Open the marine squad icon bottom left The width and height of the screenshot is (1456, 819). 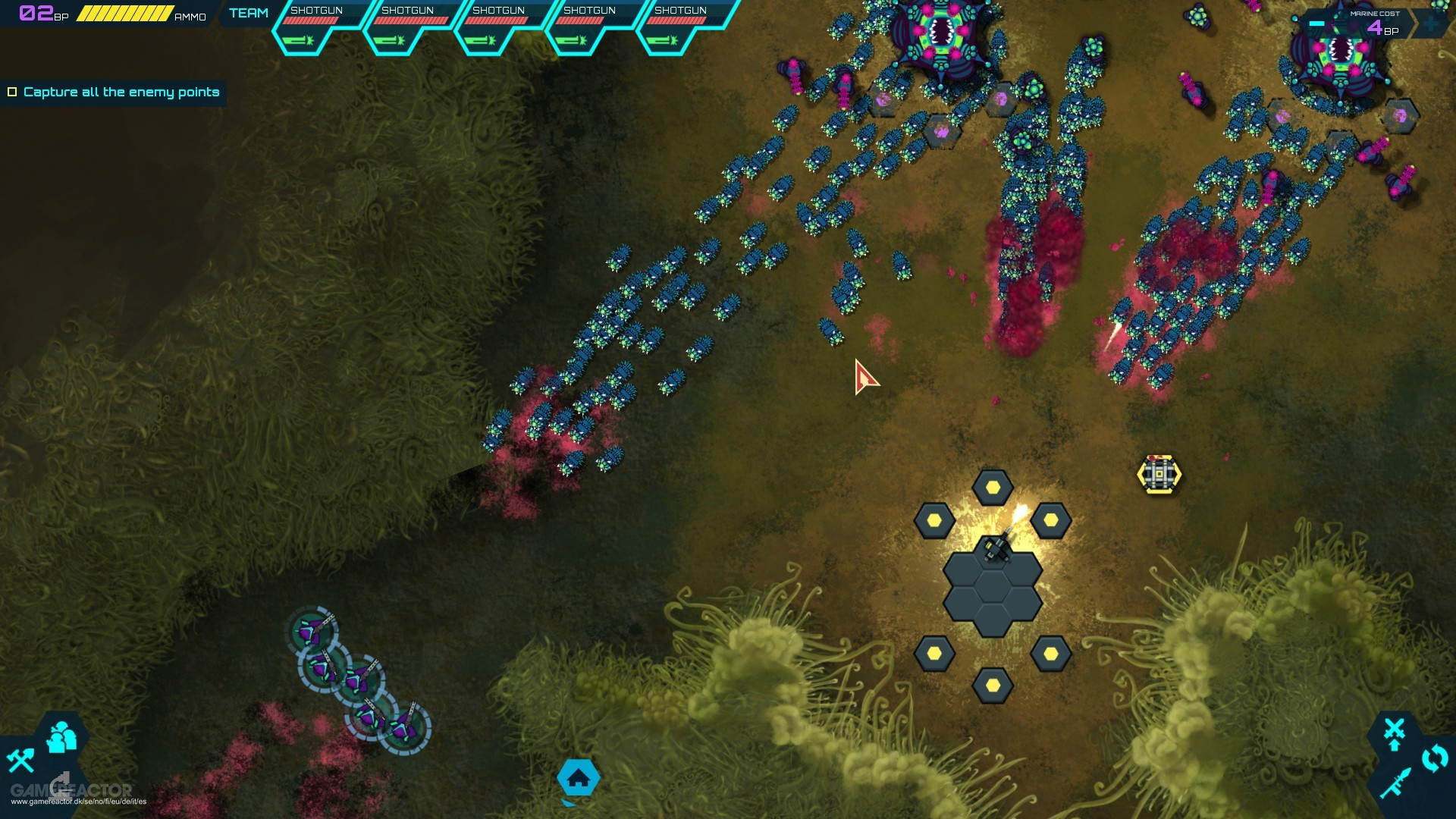tap(61, 736)
